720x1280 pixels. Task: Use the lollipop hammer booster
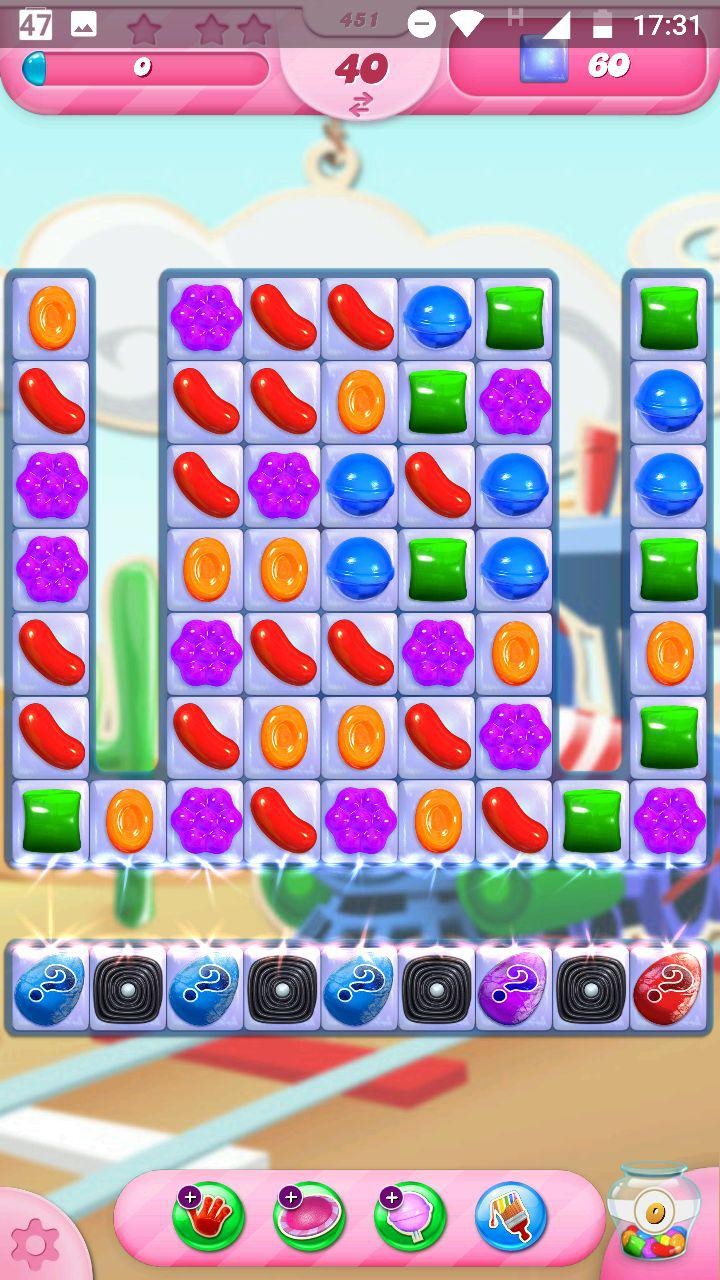point(410,1217)
